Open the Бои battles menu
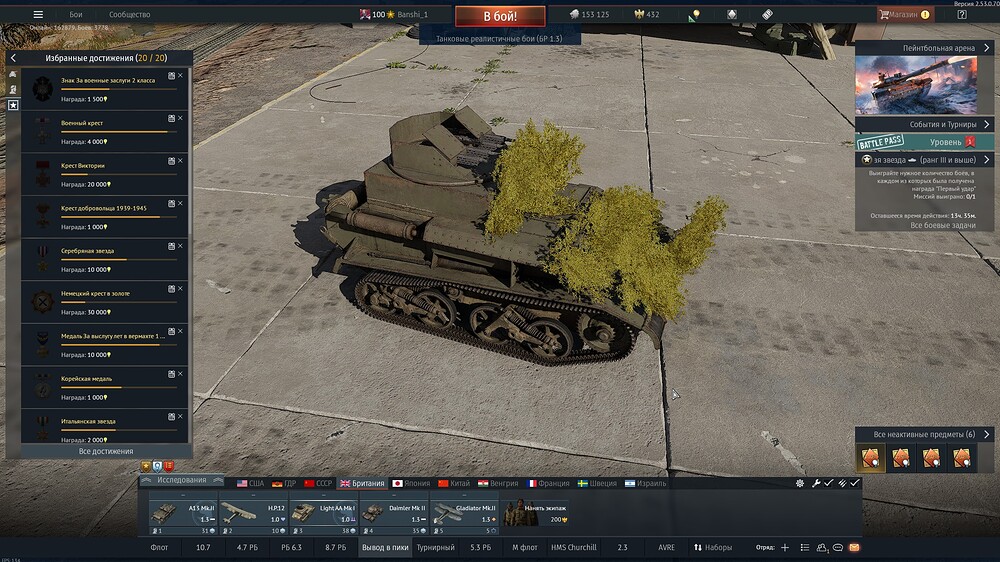Image resolution: width=1000 pixels, height=562 pixels. pyautogui.click(x=76, y=15)
